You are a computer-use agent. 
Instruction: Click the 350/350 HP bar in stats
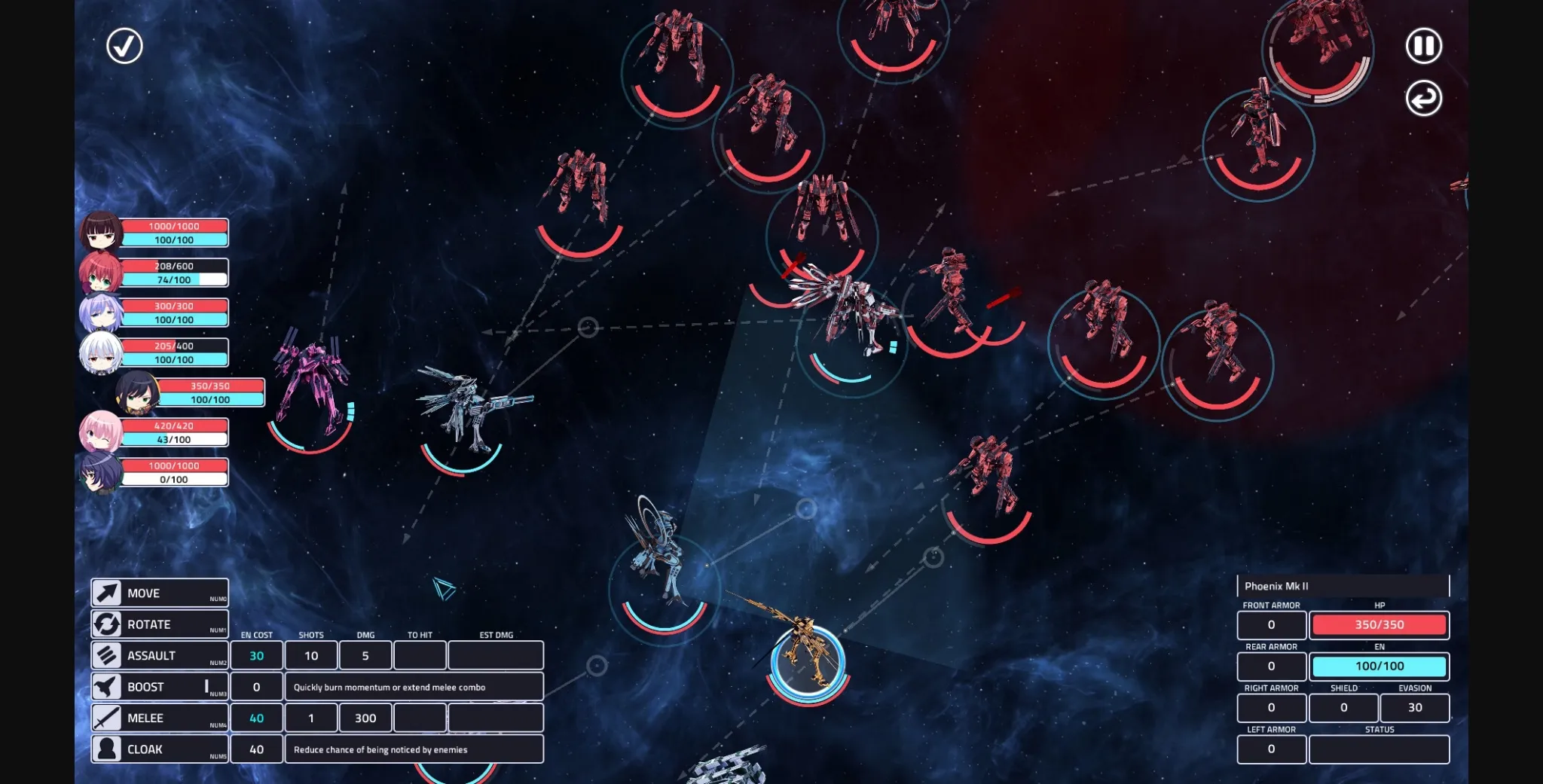(x=1380, y=625)
